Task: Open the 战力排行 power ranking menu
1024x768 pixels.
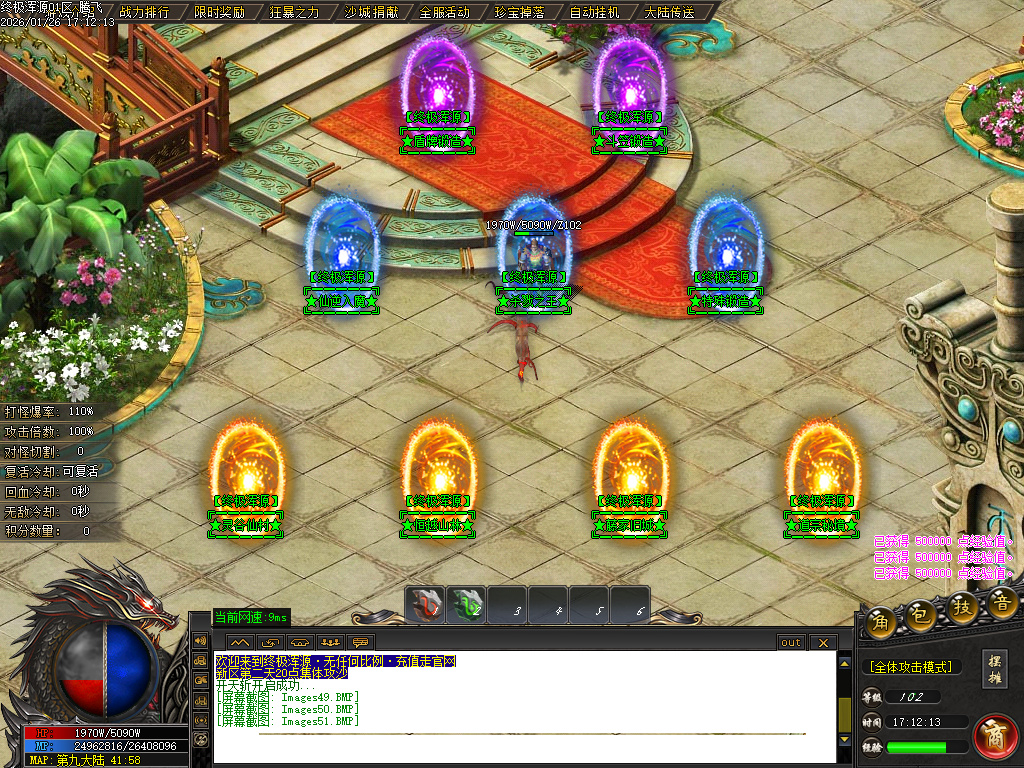Action: [x=144, y=12]
